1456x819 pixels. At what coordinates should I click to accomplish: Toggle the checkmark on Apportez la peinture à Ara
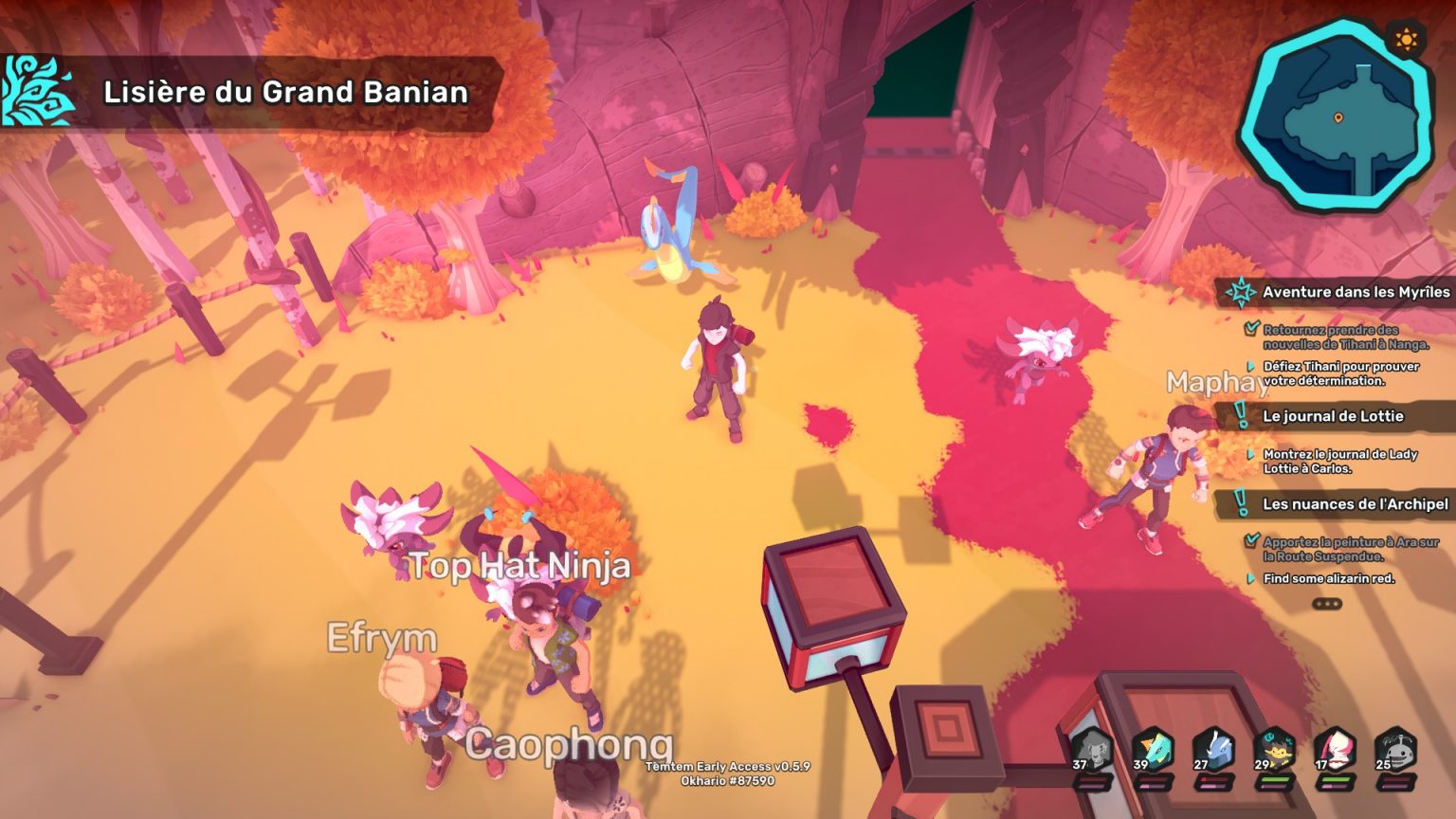coord(1251,539)
